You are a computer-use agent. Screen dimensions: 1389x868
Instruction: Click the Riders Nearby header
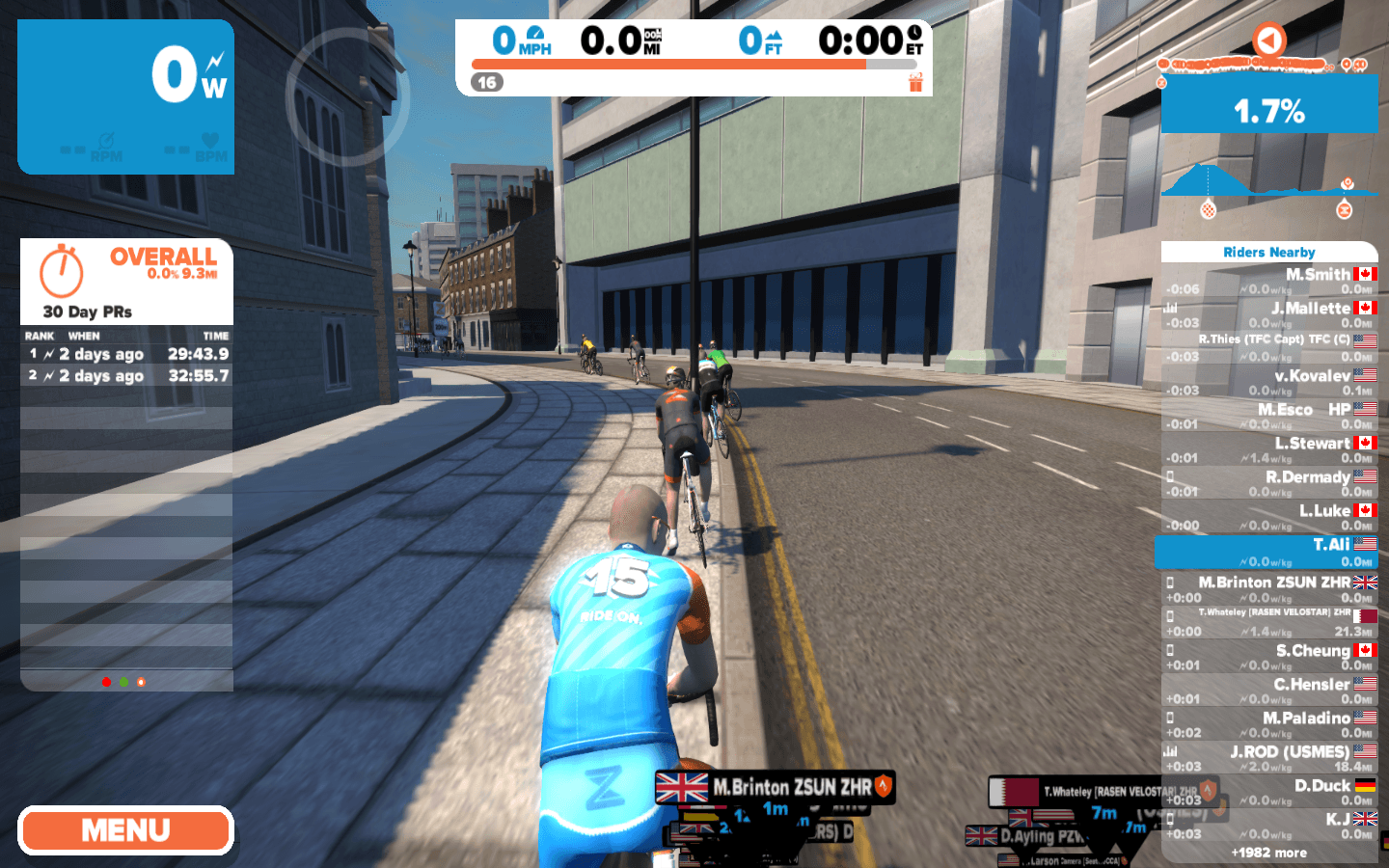[1269, 252]
